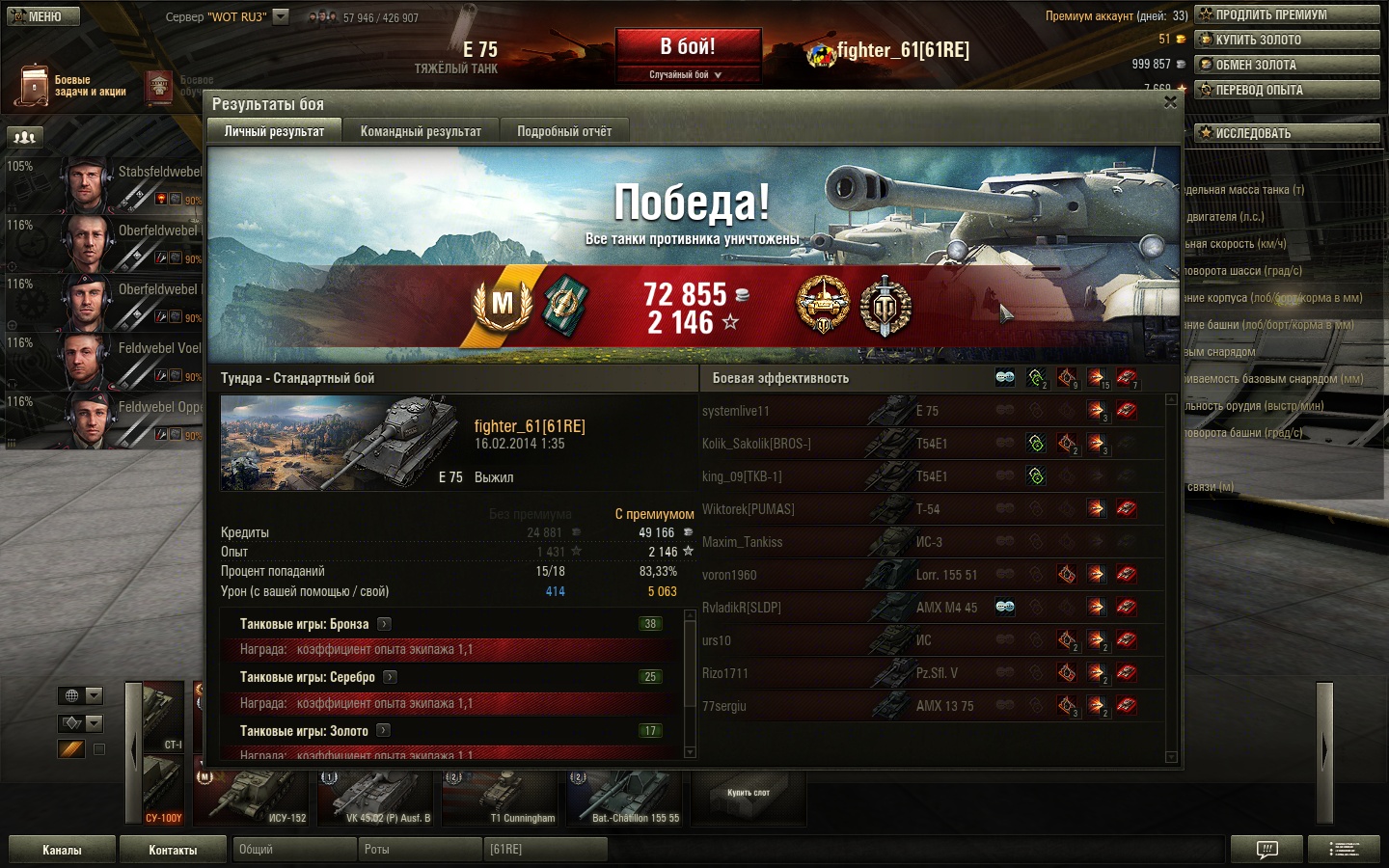Open Боевые задачи и акции
1389x868 pixels.
click(72, 86)
